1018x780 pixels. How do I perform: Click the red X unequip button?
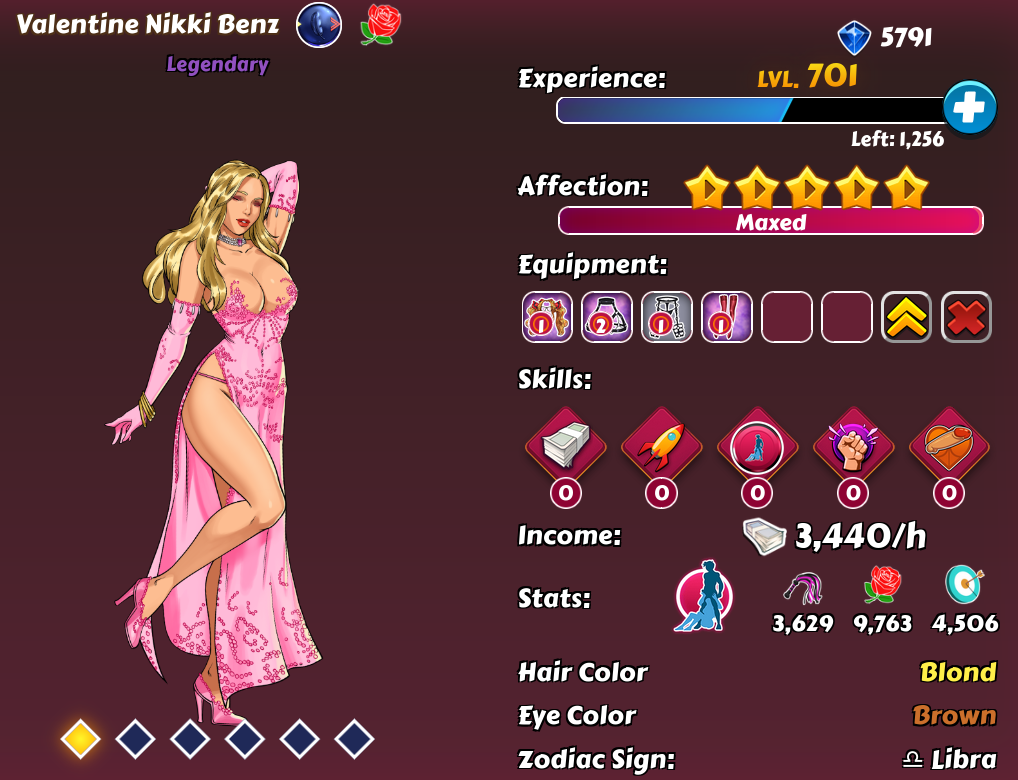[966, 317]
